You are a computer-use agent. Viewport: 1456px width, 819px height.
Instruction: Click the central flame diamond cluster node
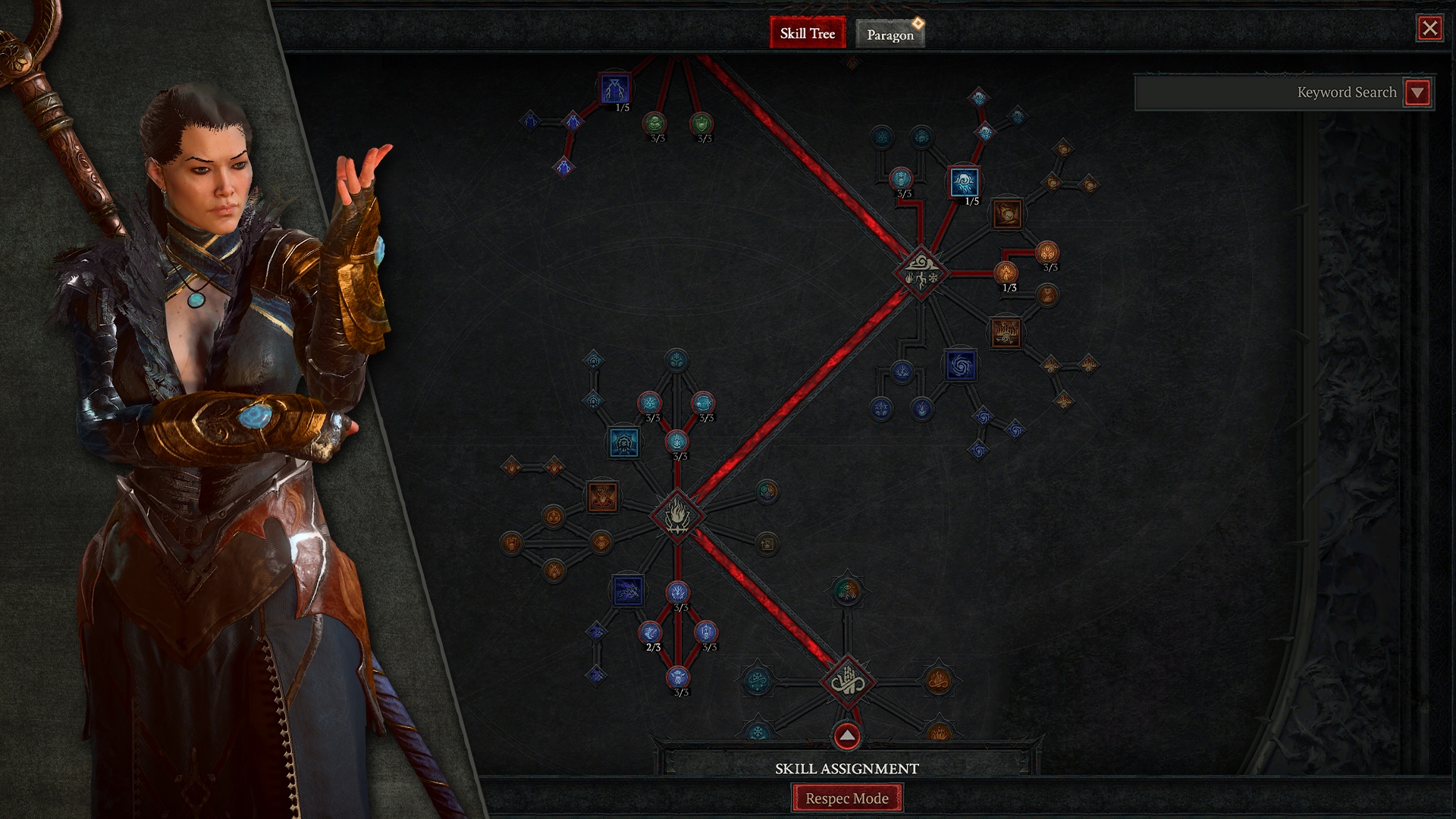677,516
